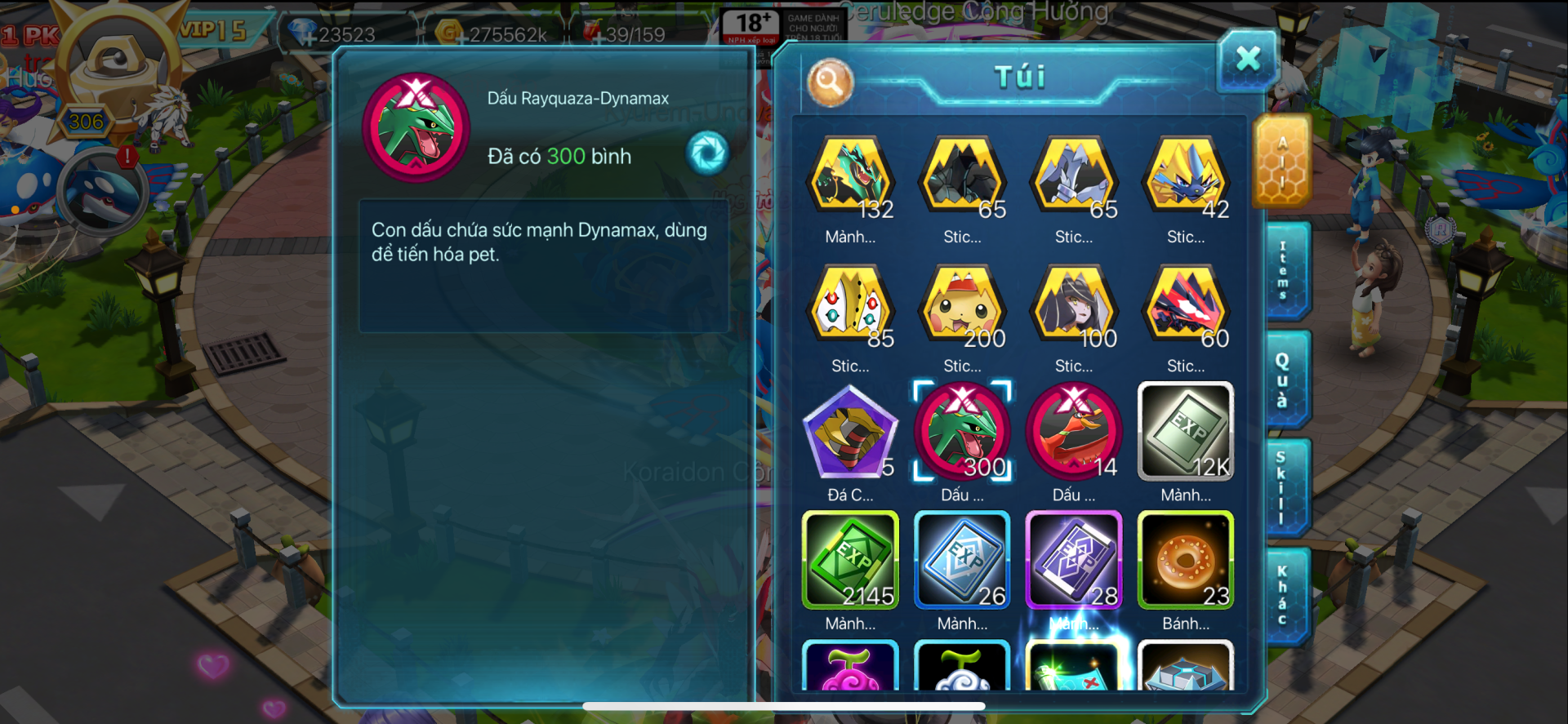The height and width of the screenshot is (724, 1568).
Task: Open the bag search magnifier
Action: click(830, 82)
